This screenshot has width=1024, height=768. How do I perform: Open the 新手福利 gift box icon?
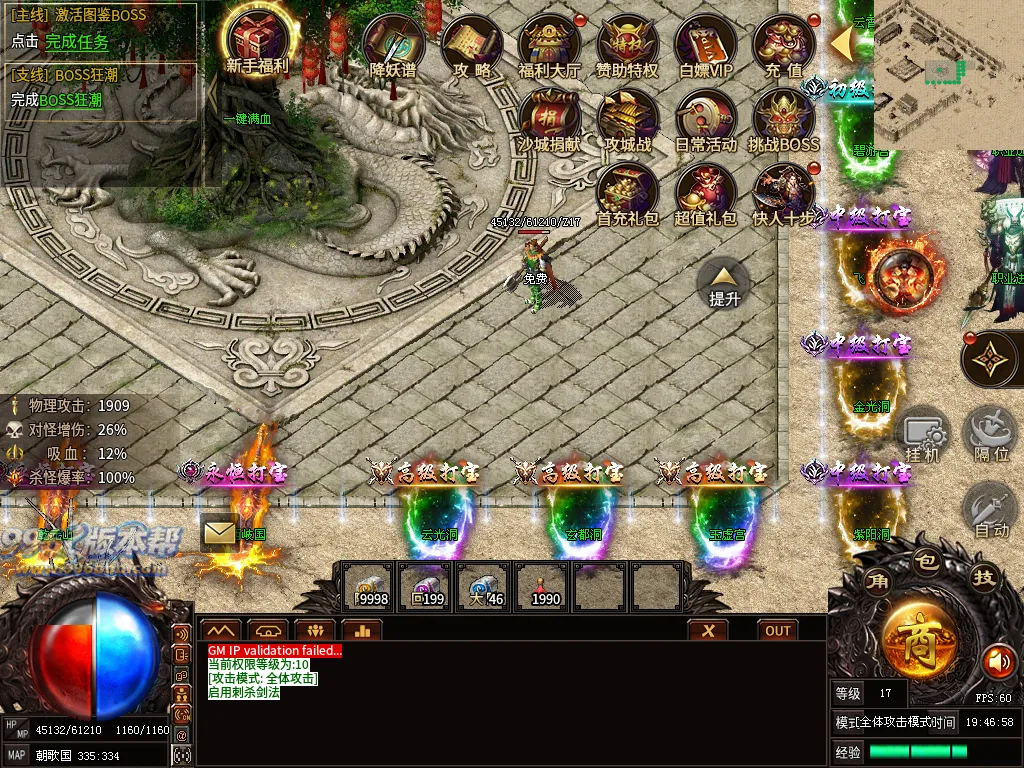click(x=257, y=40)
